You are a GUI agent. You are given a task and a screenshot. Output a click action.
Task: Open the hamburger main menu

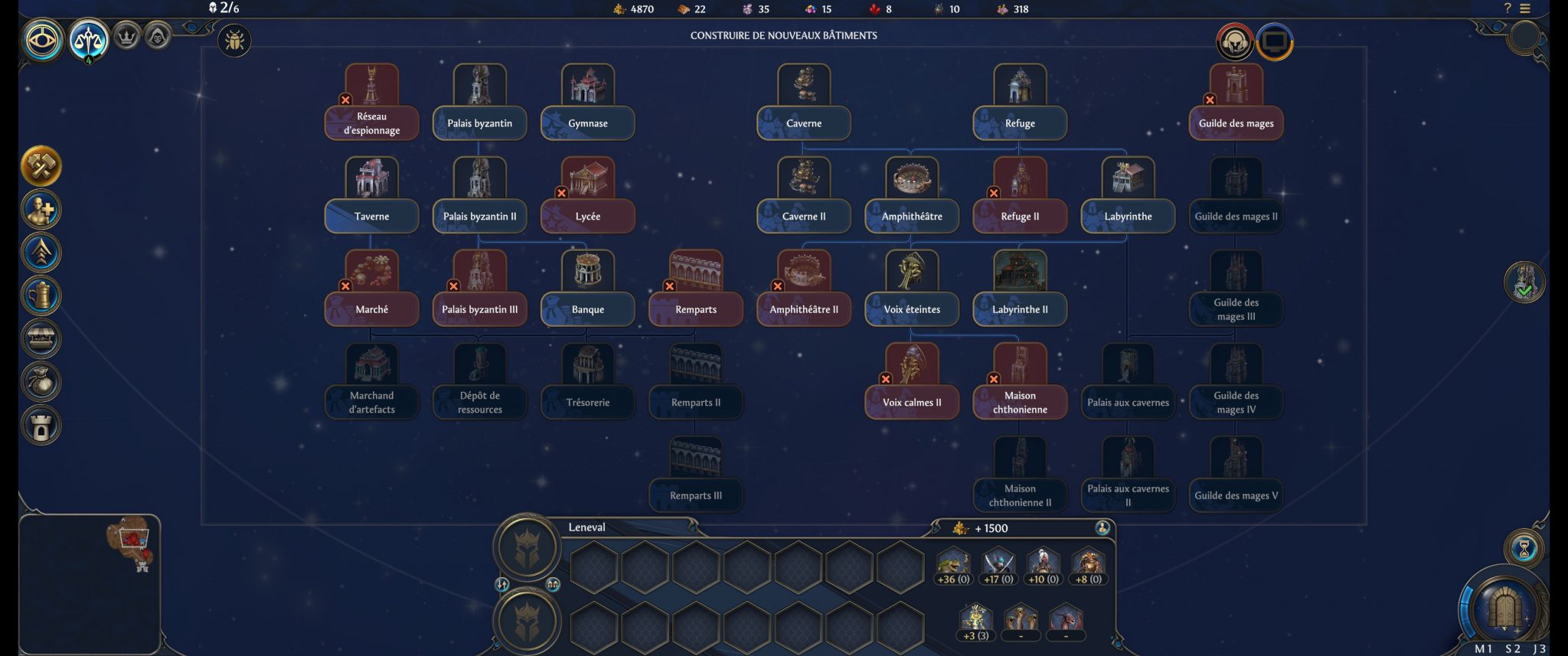tap(1525, 8)
